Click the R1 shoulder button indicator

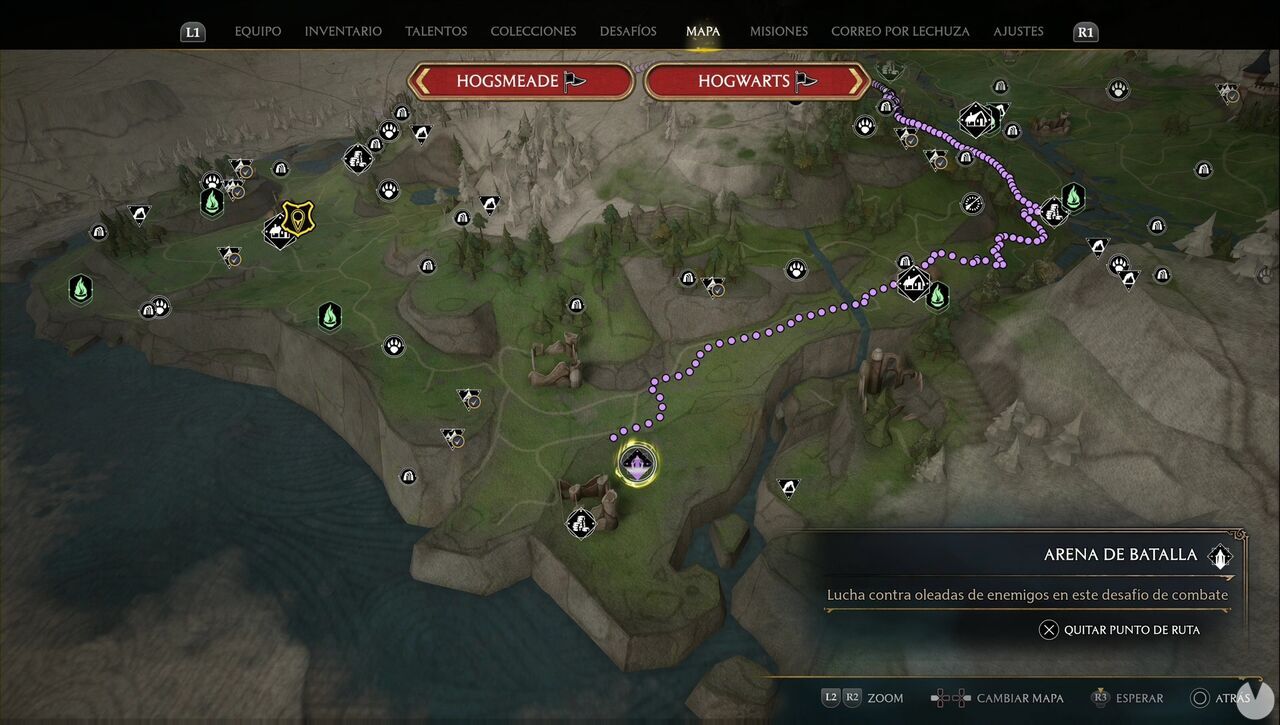point(1085,31)
